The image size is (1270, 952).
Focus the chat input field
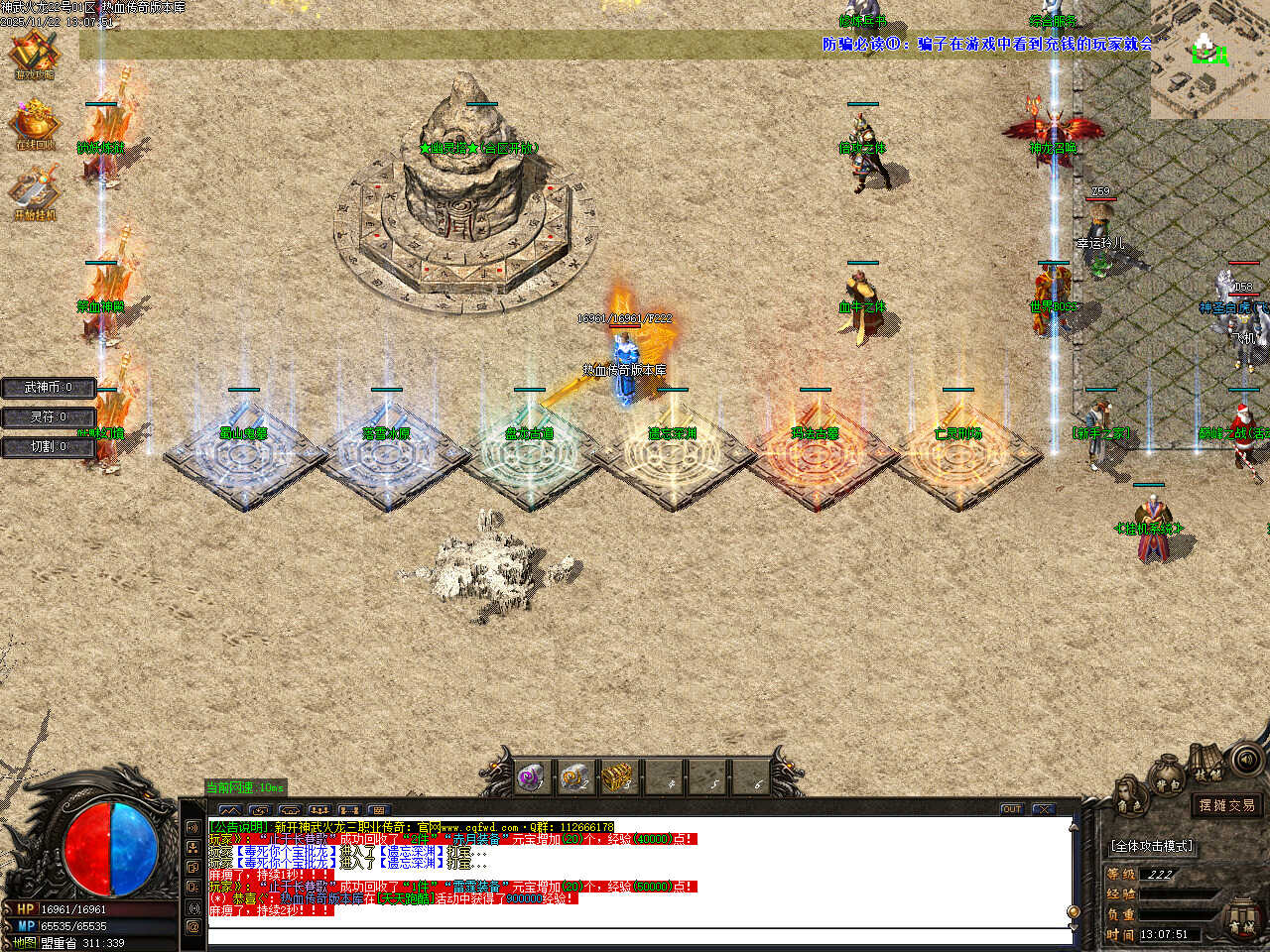click(635, 935)
